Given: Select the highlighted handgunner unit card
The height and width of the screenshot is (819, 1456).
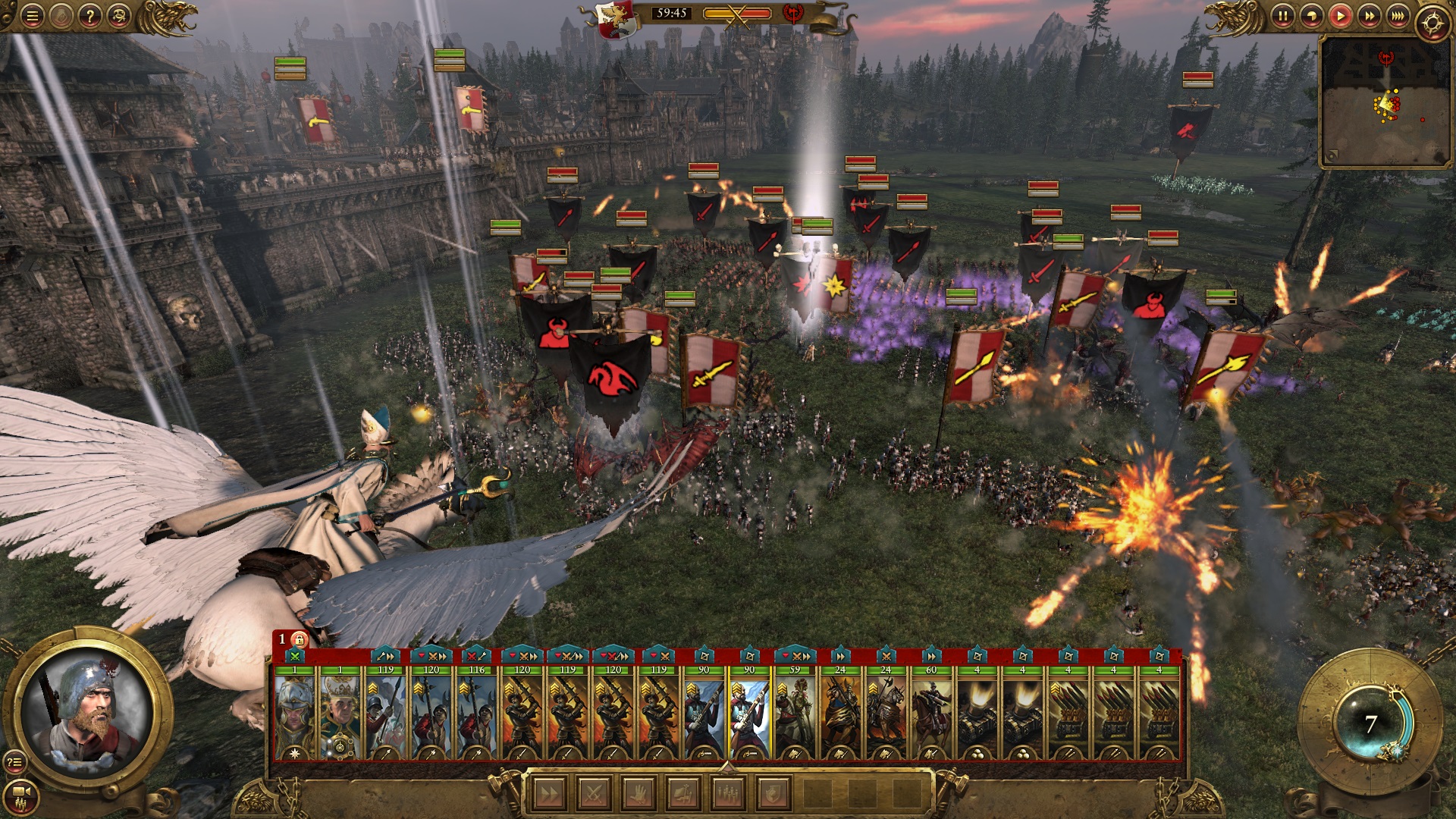Looking at the screenshot, I should coord(749,713).
